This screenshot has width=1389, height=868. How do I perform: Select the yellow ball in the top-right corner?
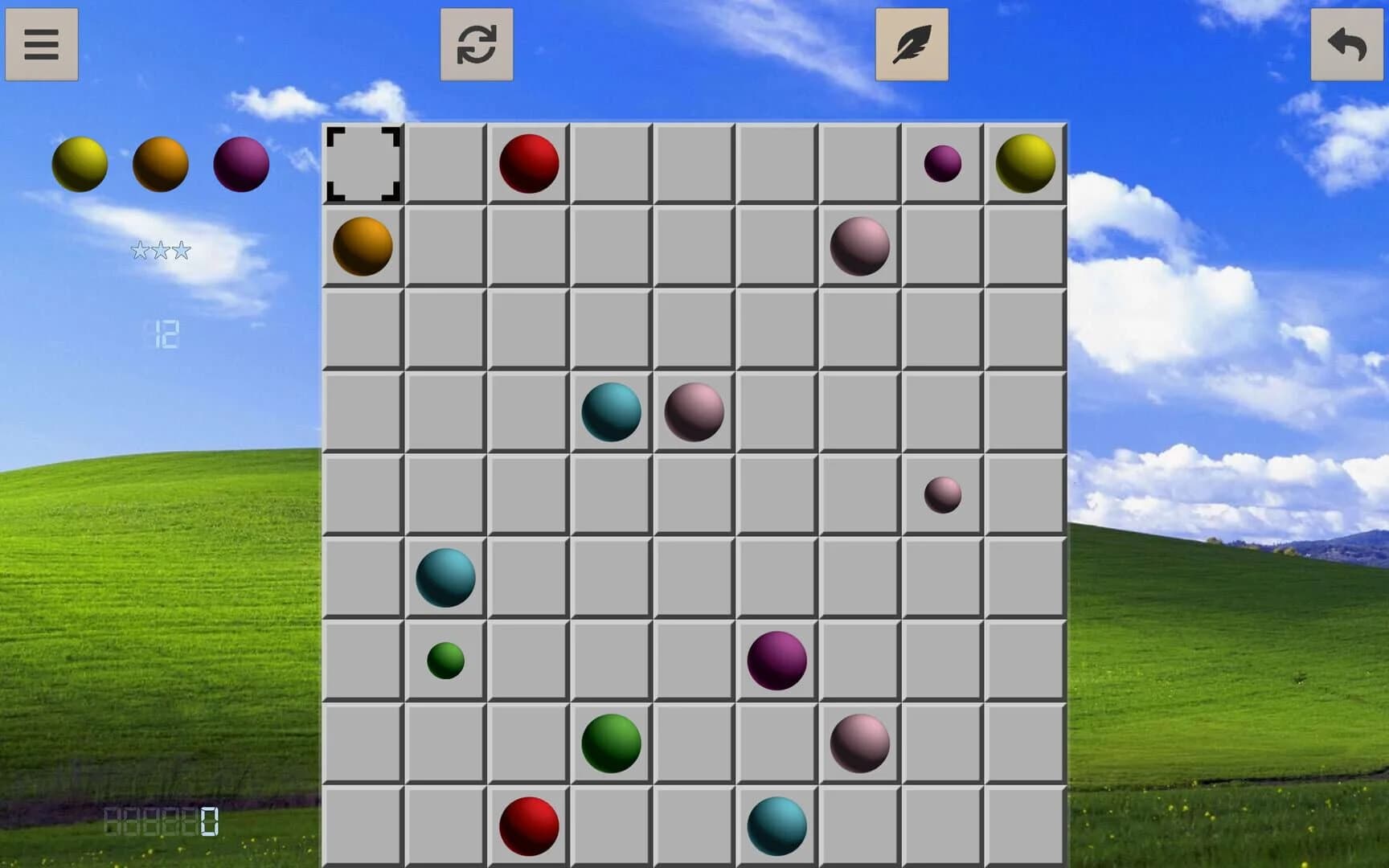click(x=1023, y=162)
